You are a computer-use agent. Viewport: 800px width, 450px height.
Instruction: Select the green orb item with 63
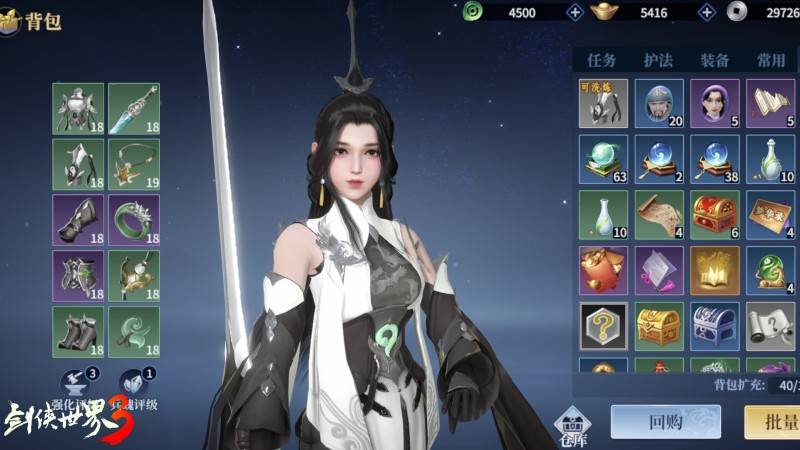point(603,159)
